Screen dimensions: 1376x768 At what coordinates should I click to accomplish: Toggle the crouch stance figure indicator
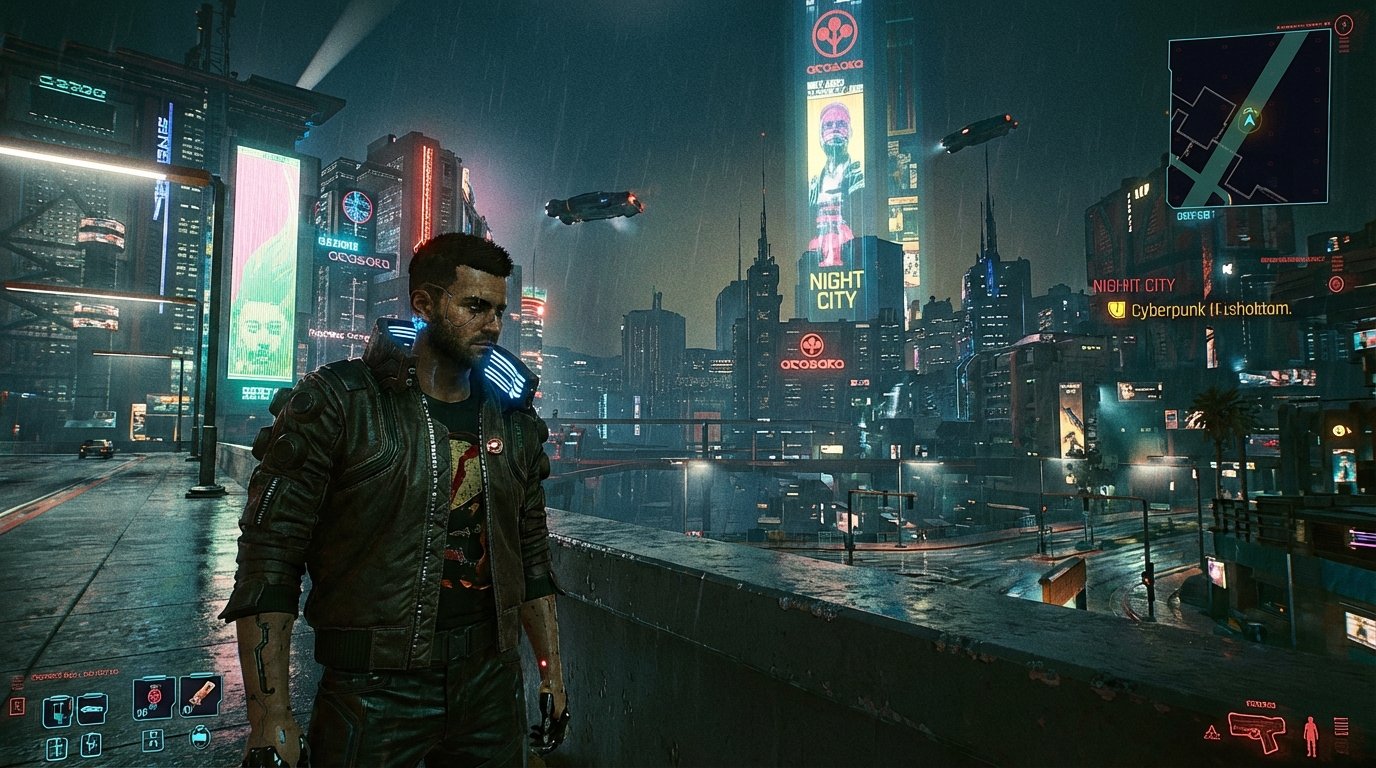coord(1310,734)
